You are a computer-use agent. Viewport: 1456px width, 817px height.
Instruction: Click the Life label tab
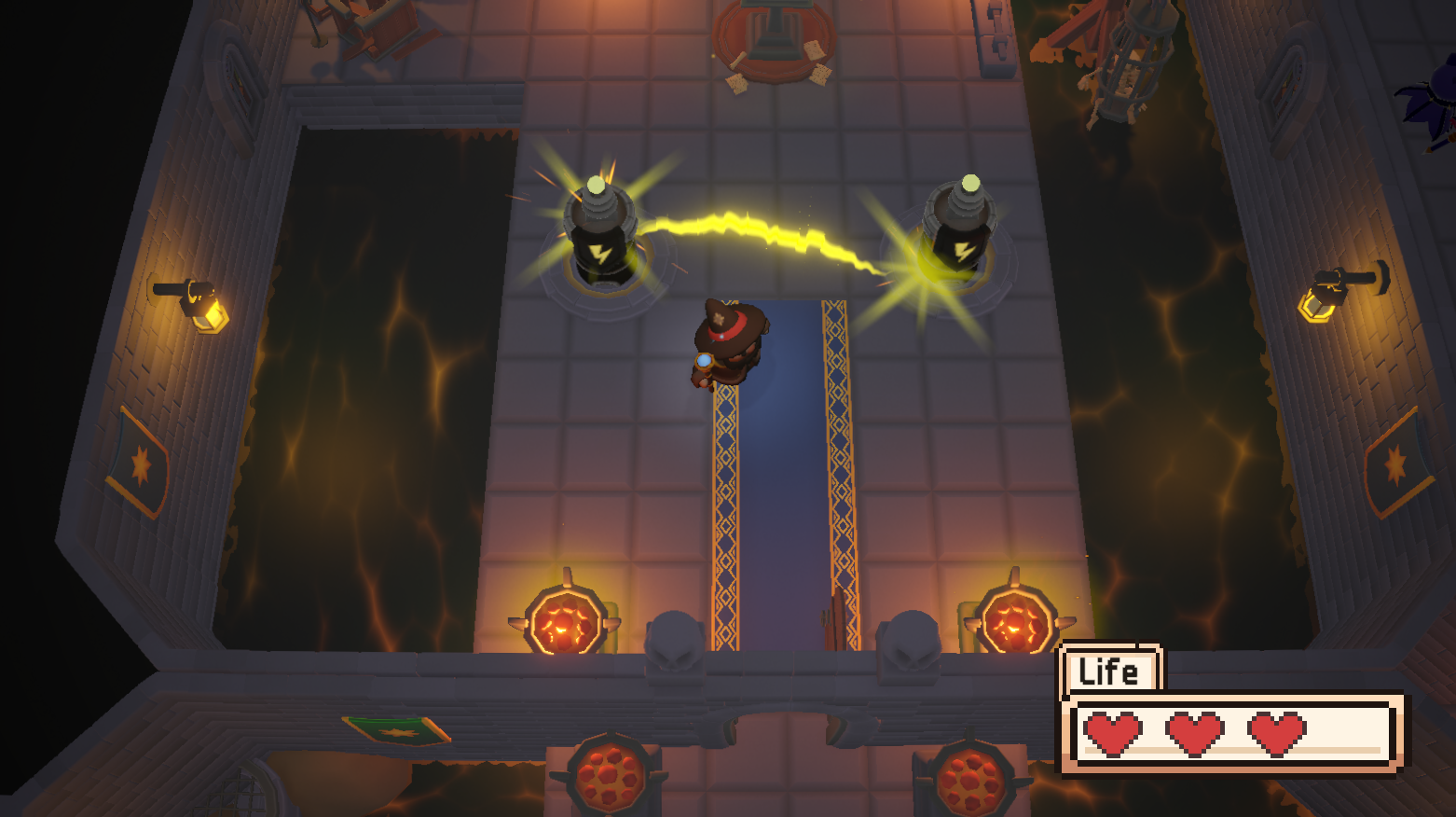[x=1110, y=669]
